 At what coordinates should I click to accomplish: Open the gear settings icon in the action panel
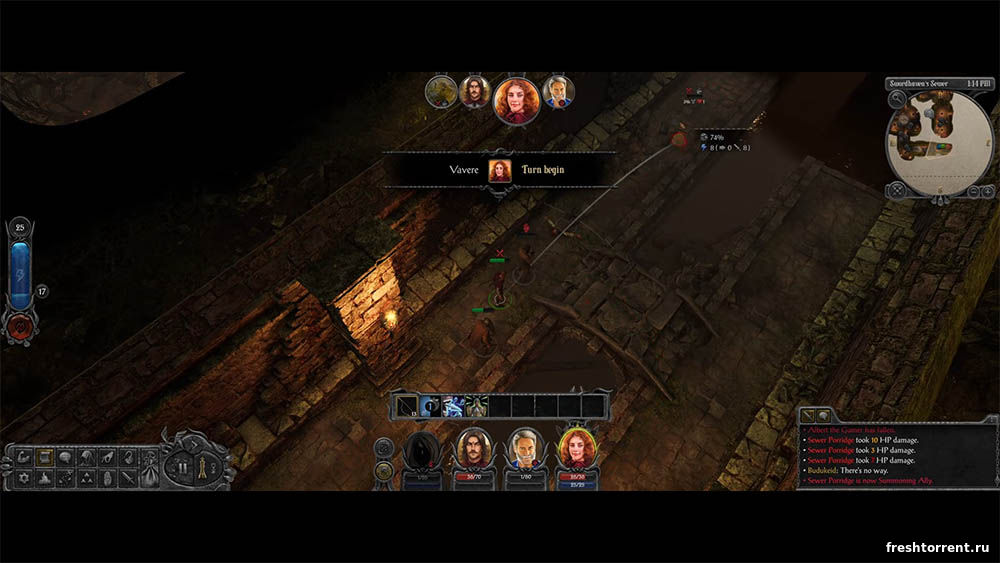pyautogui.click(x=24, y=479)
